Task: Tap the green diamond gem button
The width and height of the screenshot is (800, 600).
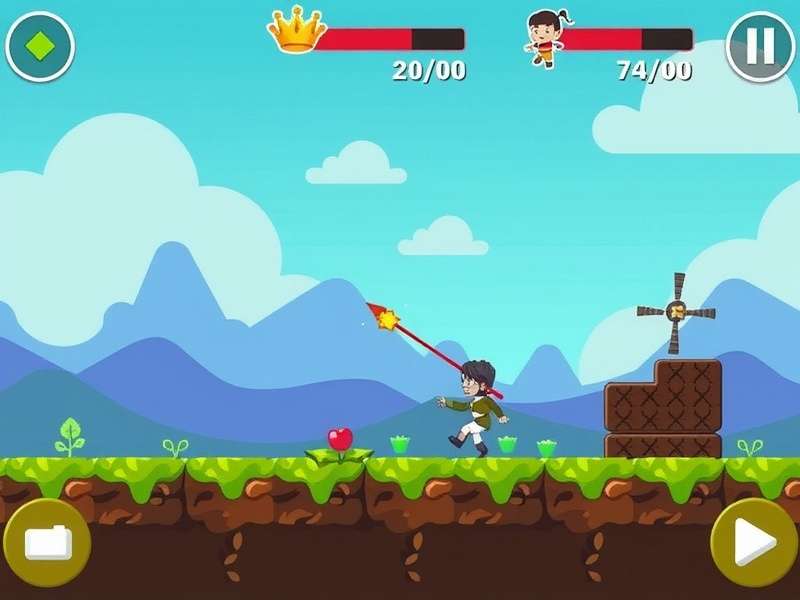Action: [x=40, y=46]
